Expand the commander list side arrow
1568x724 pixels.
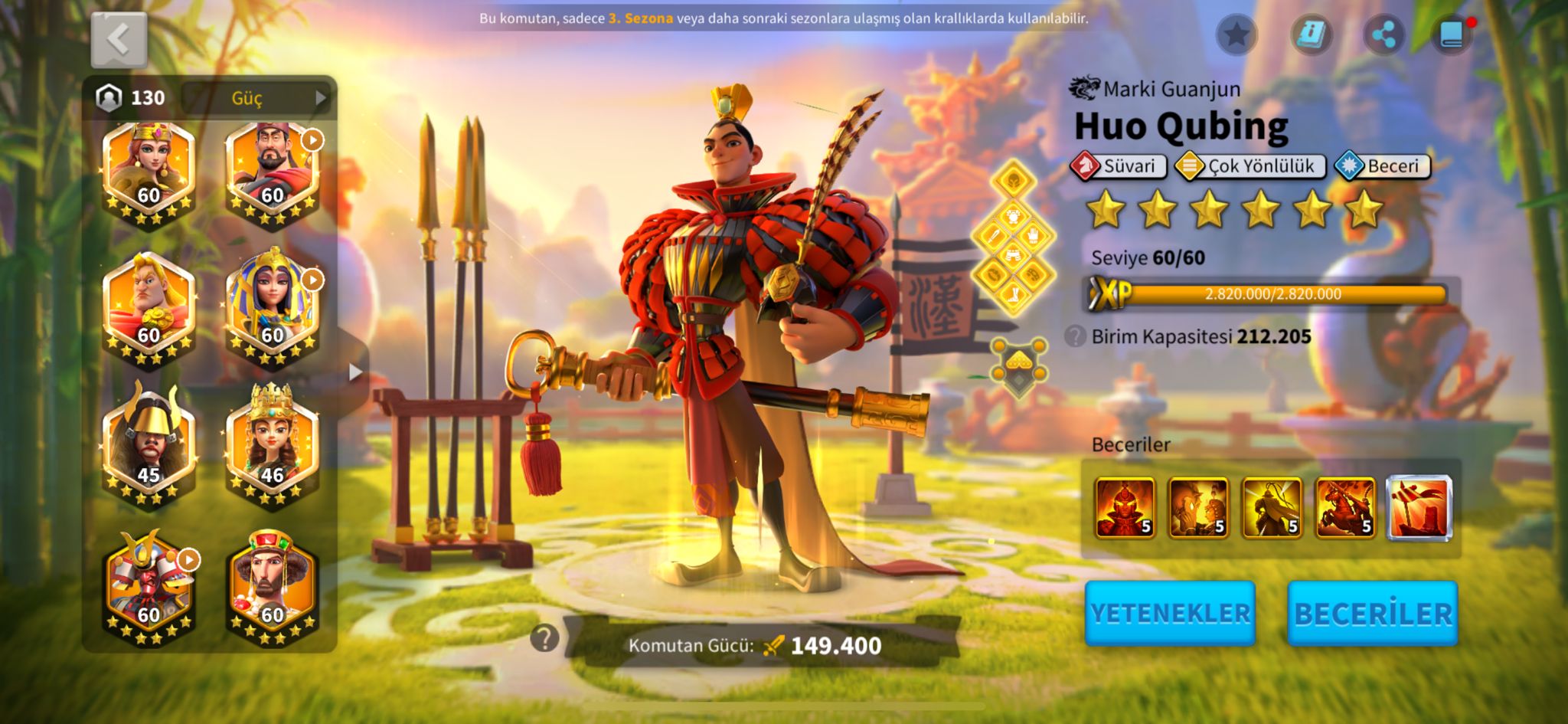[354, 372]
